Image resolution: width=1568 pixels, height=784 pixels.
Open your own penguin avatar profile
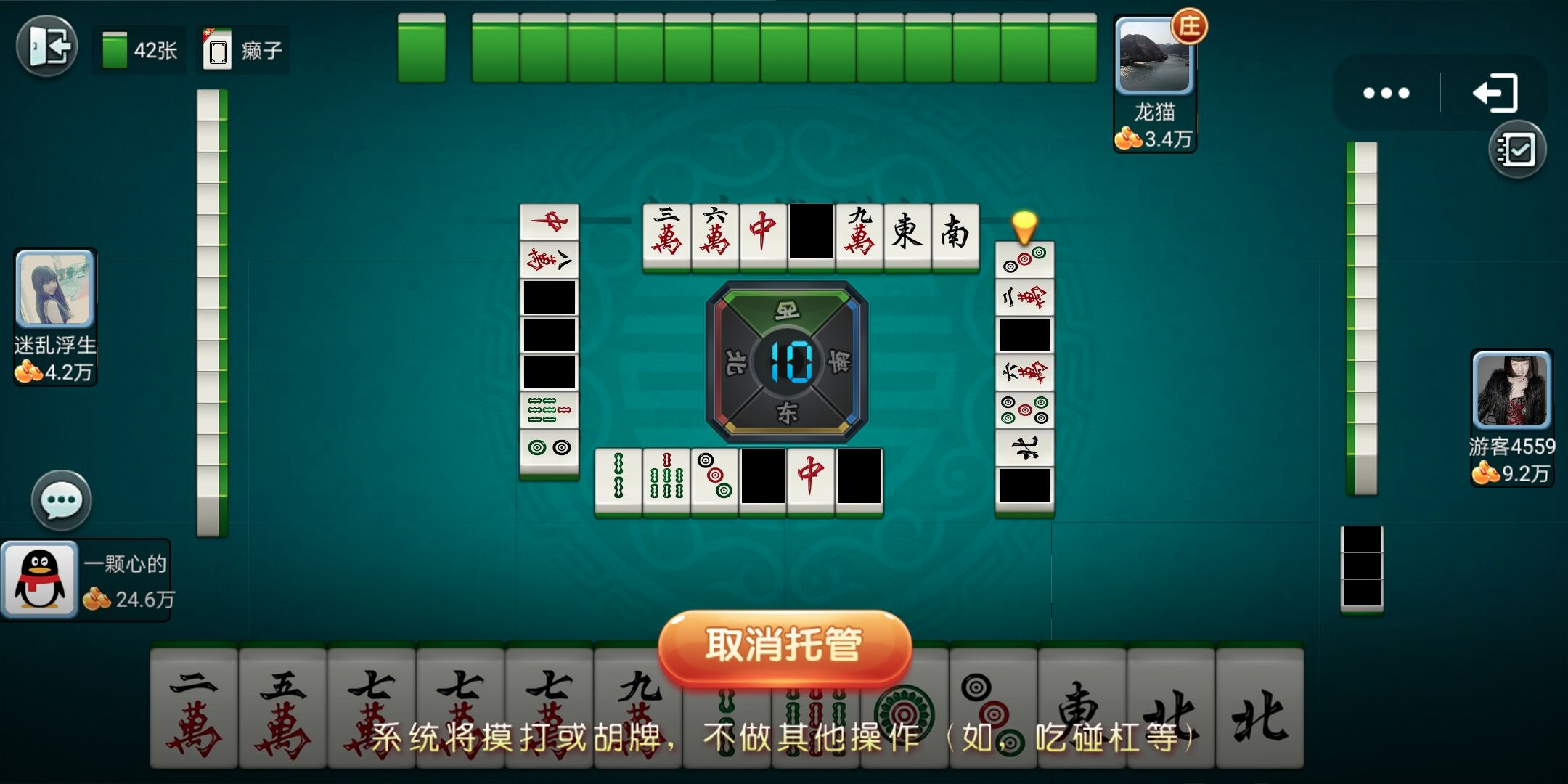pos(40,579)
